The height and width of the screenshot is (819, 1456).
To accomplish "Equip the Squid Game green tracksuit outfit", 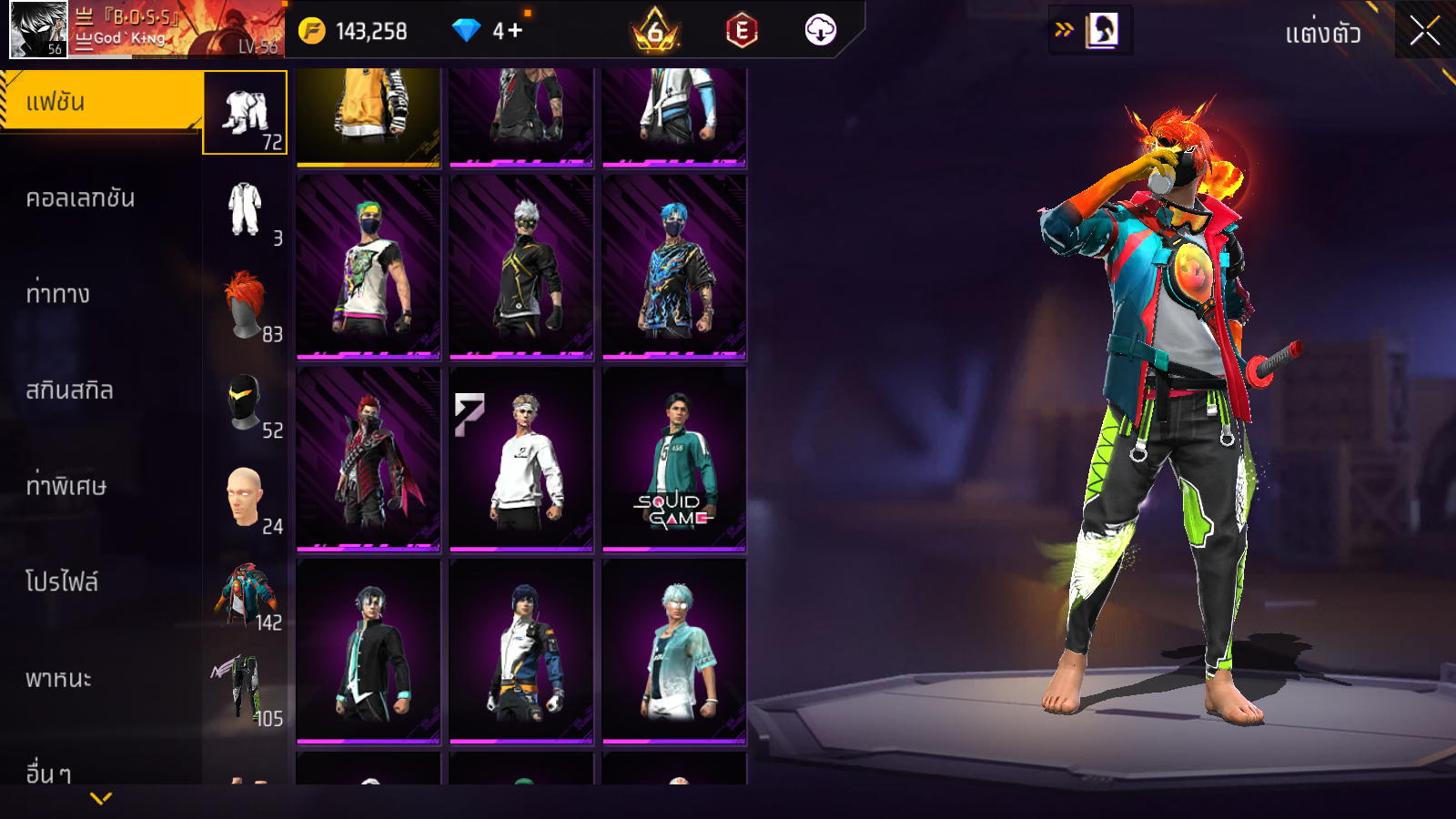I will [674, 460].
